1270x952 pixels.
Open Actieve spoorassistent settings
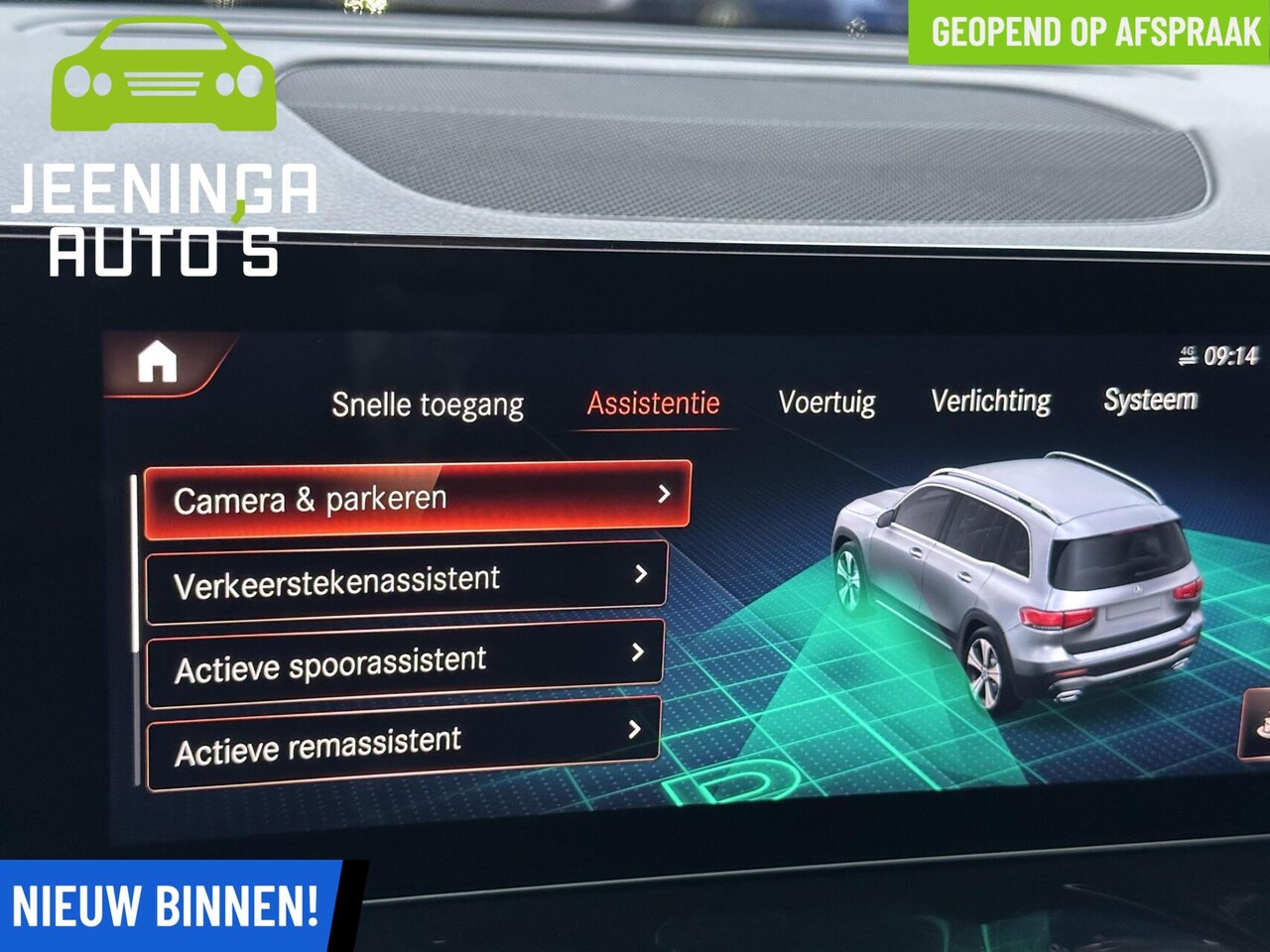pos(404,663)
